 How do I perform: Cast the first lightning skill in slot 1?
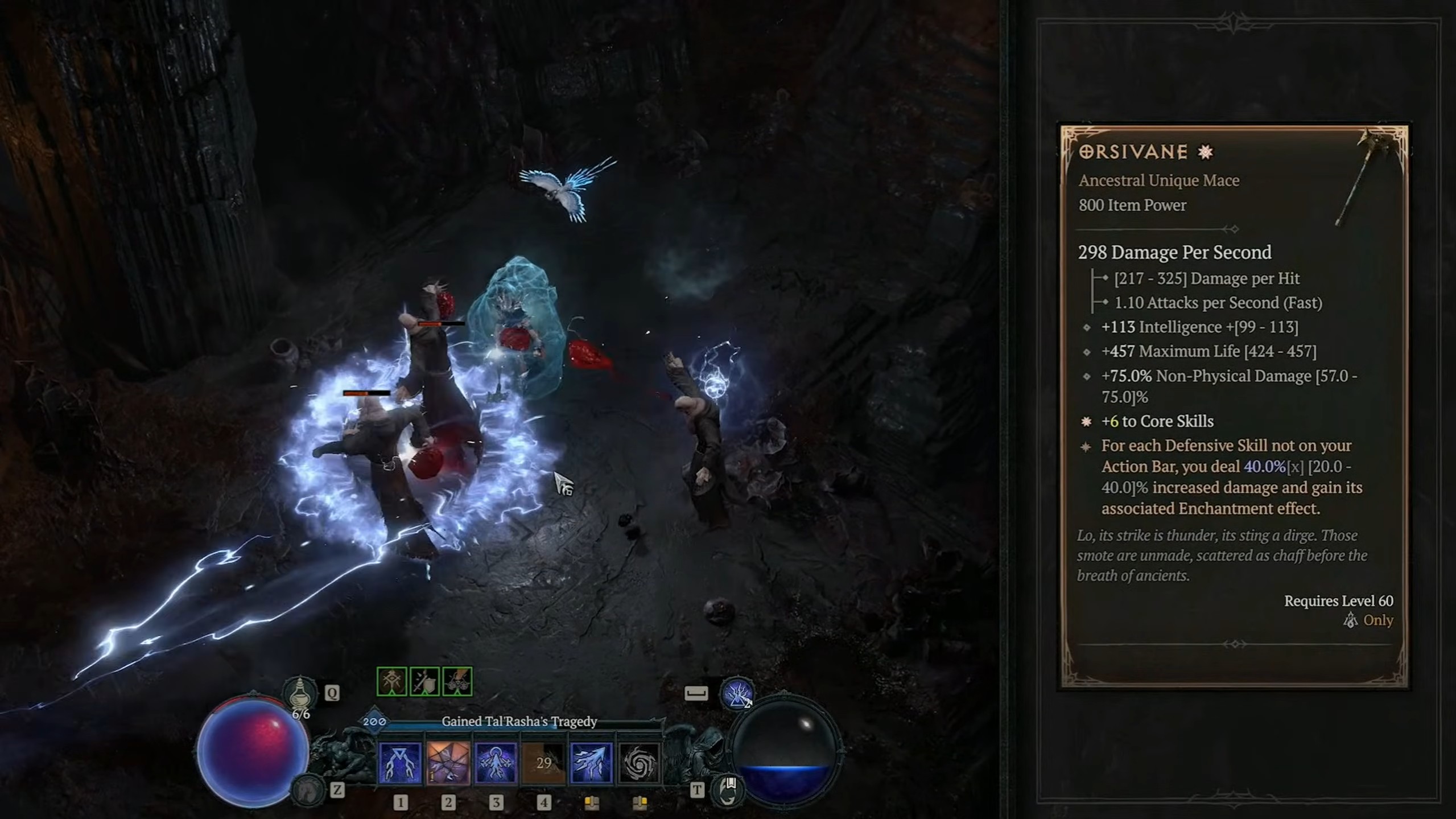(x=400, y=763)
